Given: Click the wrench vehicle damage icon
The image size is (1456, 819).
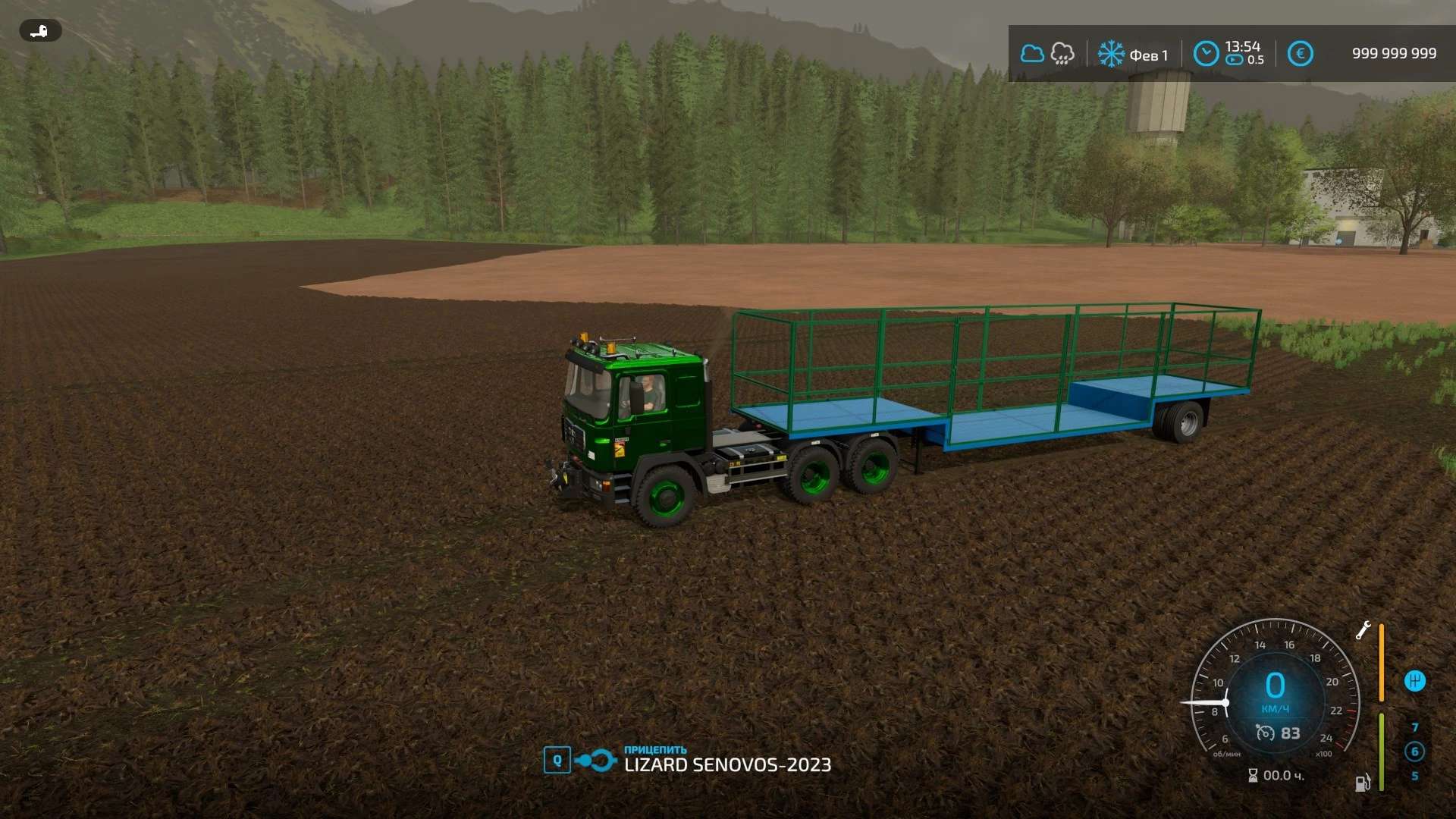Looking at the screenshot, I should 1363,630.
